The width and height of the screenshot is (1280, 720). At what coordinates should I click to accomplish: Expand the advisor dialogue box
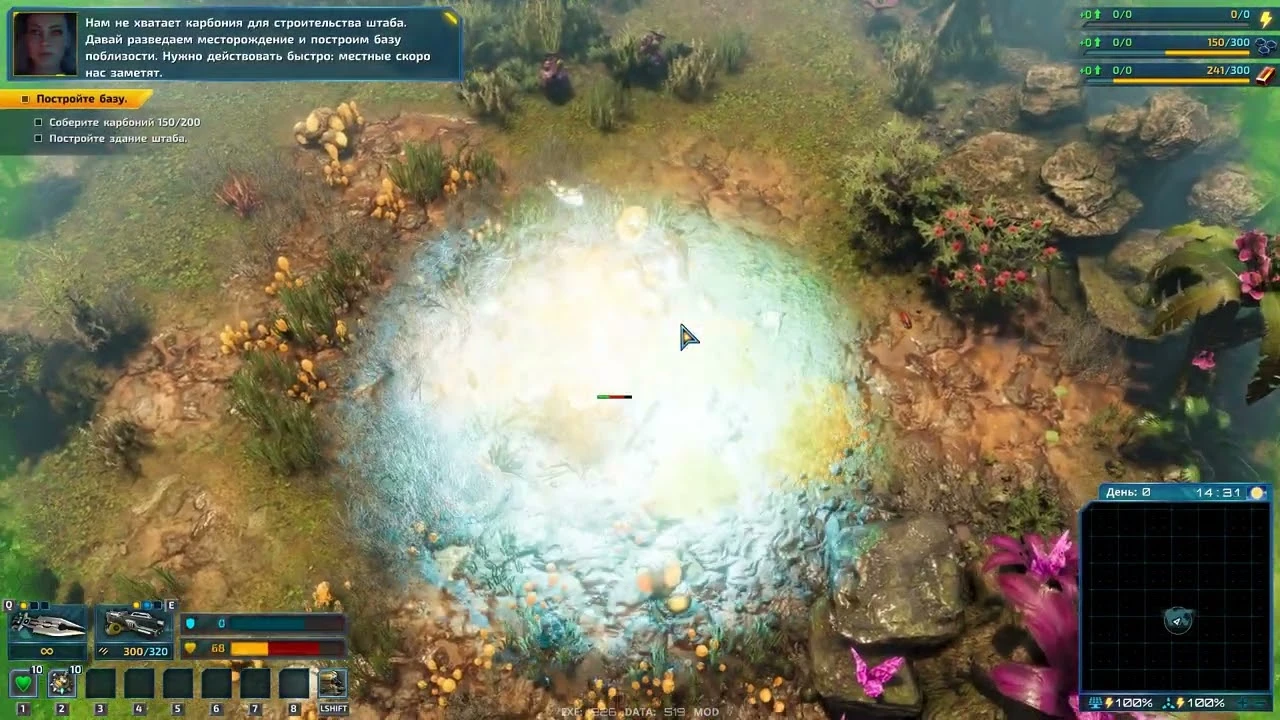pos(450,17)
